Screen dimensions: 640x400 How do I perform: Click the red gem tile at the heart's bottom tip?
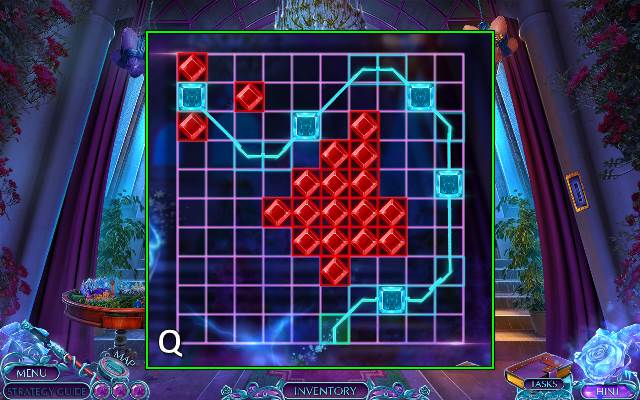click(335, 270)
